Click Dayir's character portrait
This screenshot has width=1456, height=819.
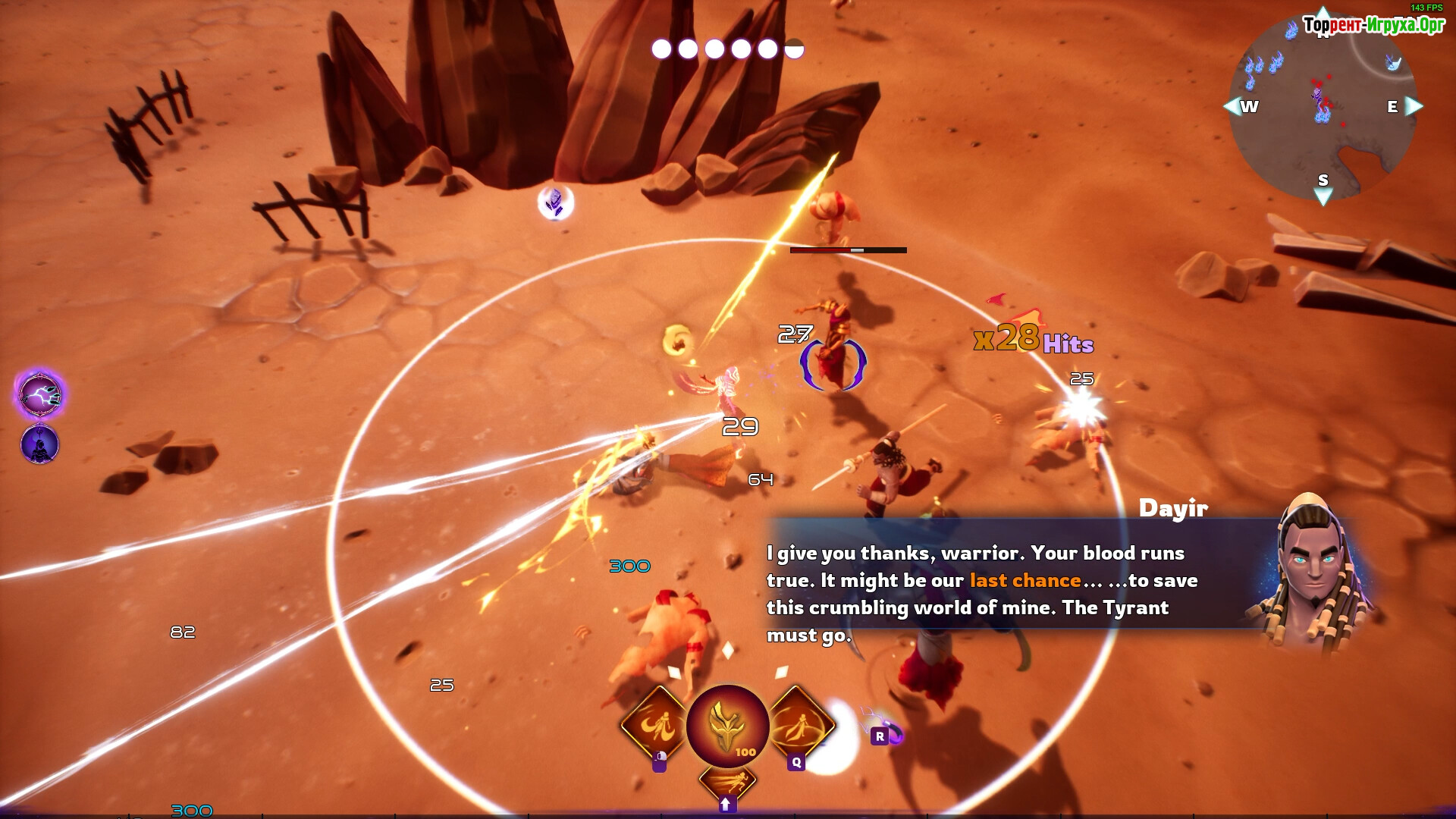click(x=1316, y=573)
